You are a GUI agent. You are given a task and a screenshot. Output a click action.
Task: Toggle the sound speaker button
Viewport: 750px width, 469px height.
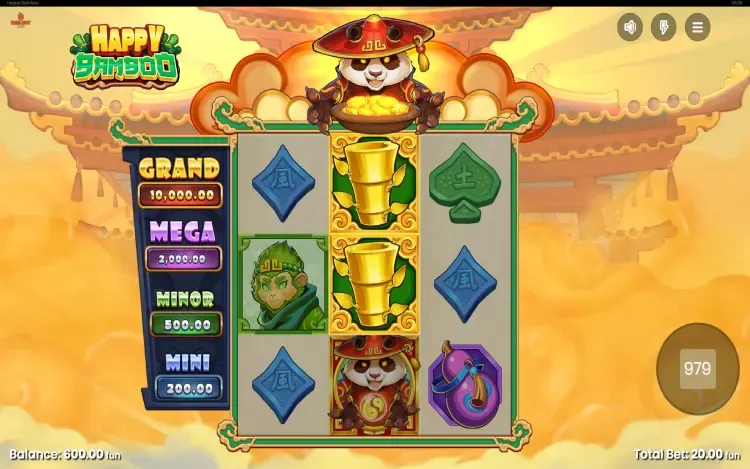pyautogui.click(x=630, y=27)
